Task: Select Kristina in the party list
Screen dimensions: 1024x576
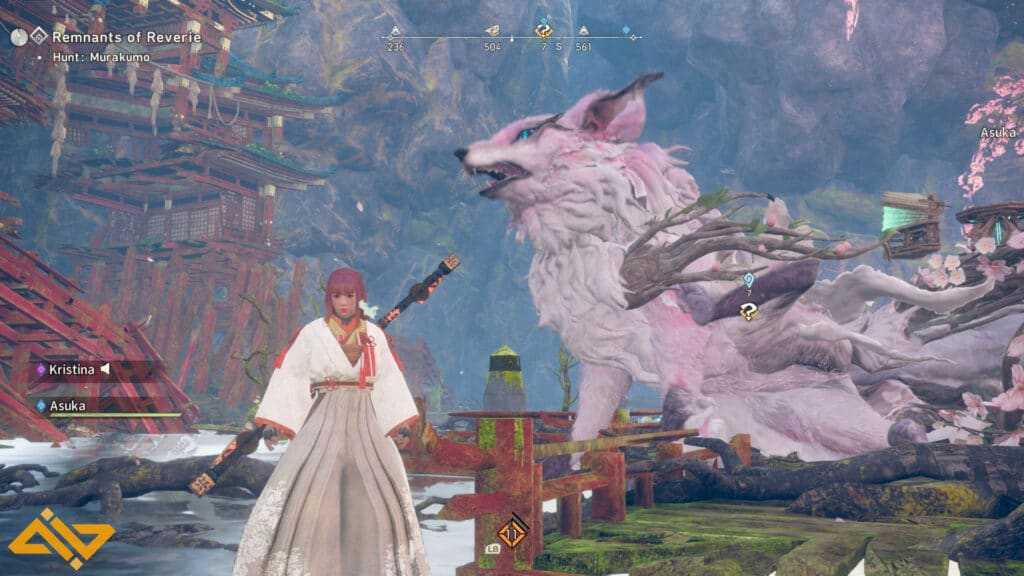Action: point(71,369)
